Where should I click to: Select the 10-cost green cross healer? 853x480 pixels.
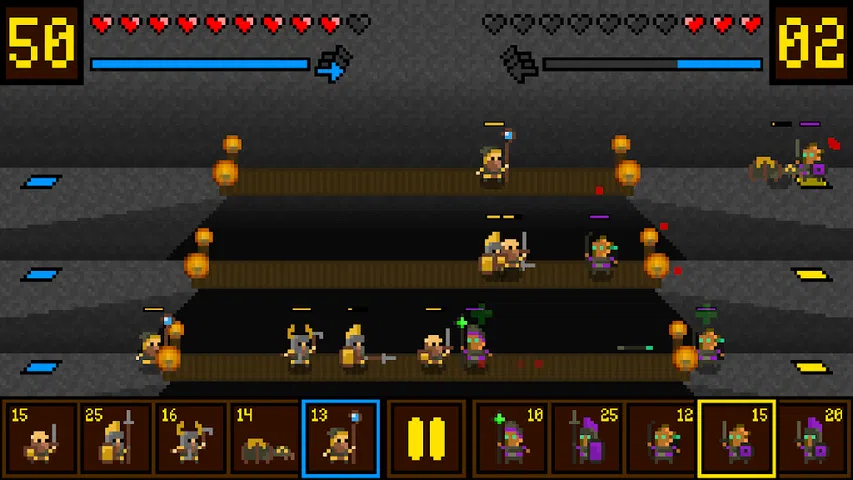click(511, 438)
